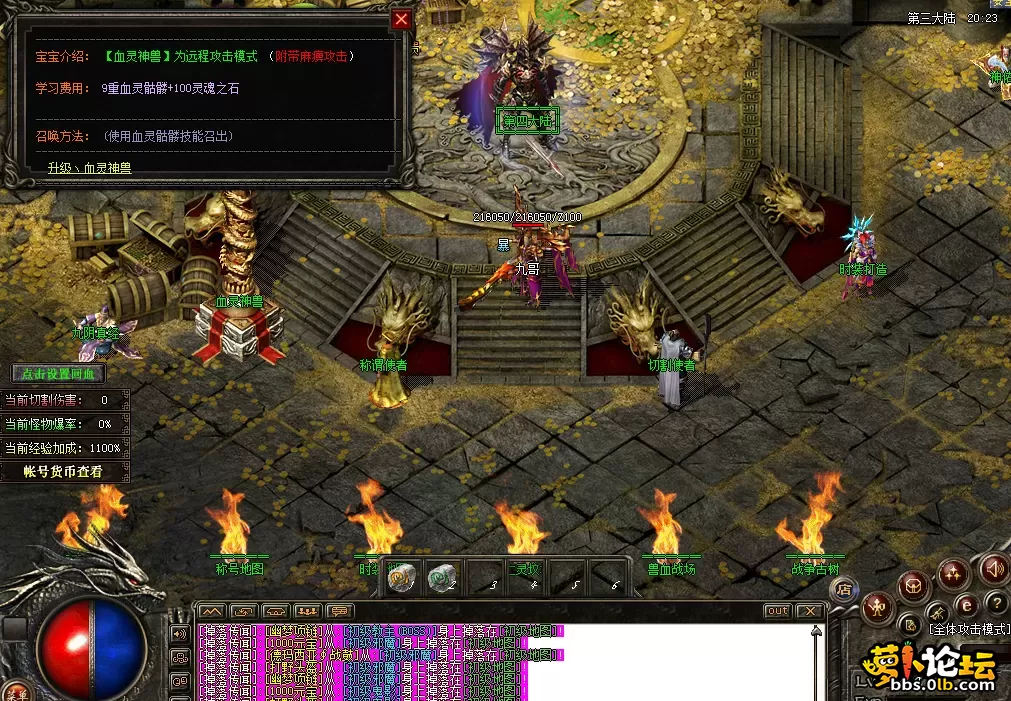Viewport: 1011px width, 701px height.
Task: Open the 店 shop button
Action: (x=846, y=588)
